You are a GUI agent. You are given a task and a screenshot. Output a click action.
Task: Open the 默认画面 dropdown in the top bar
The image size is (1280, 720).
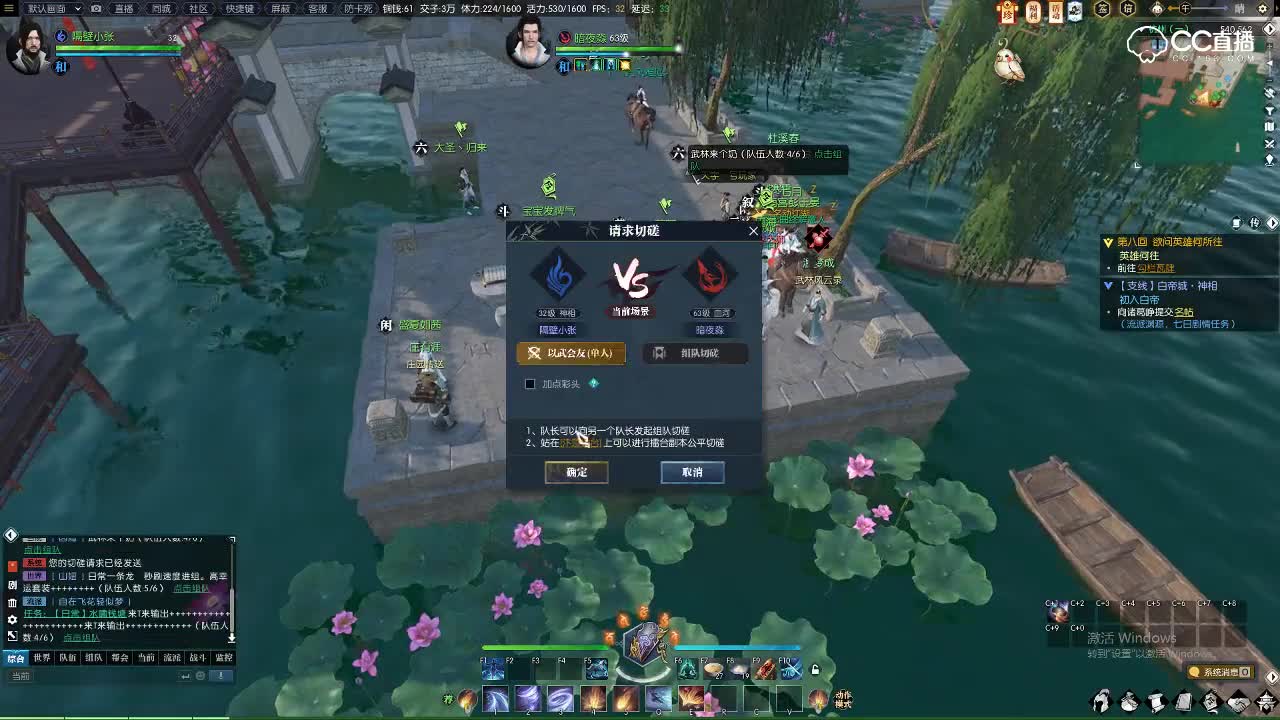[55, 8]
